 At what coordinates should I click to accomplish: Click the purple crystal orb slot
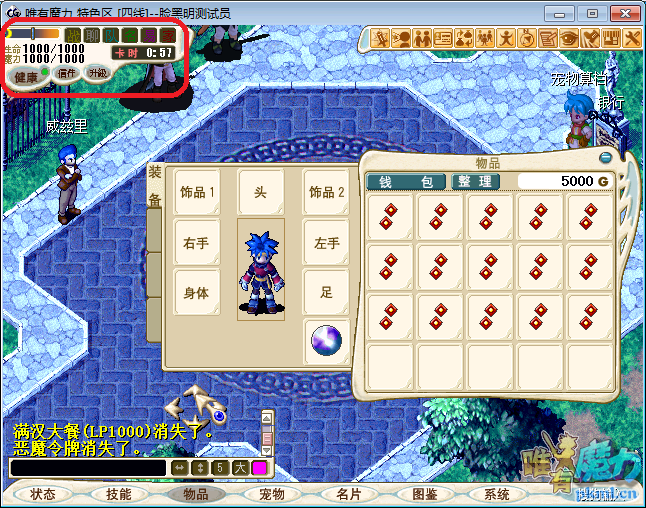coord(326,340)
